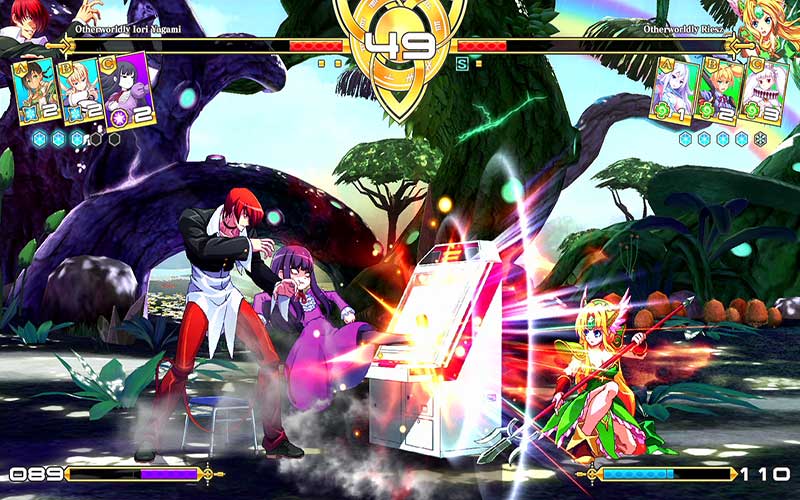
Task: Select Riesz's assist card B
Action: pos(718,92)
